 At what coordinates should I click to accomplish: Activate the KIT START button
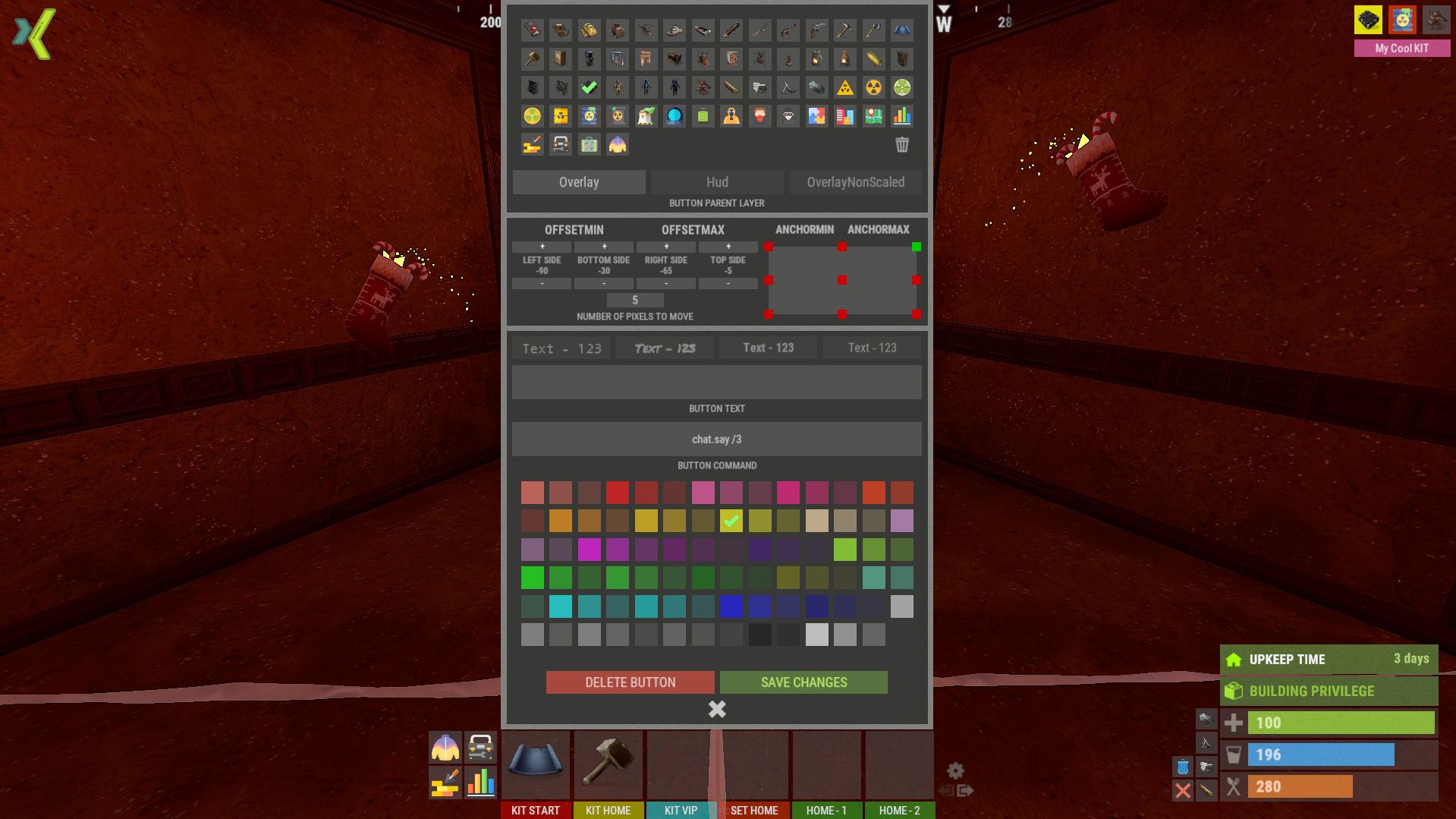point(536,810)
